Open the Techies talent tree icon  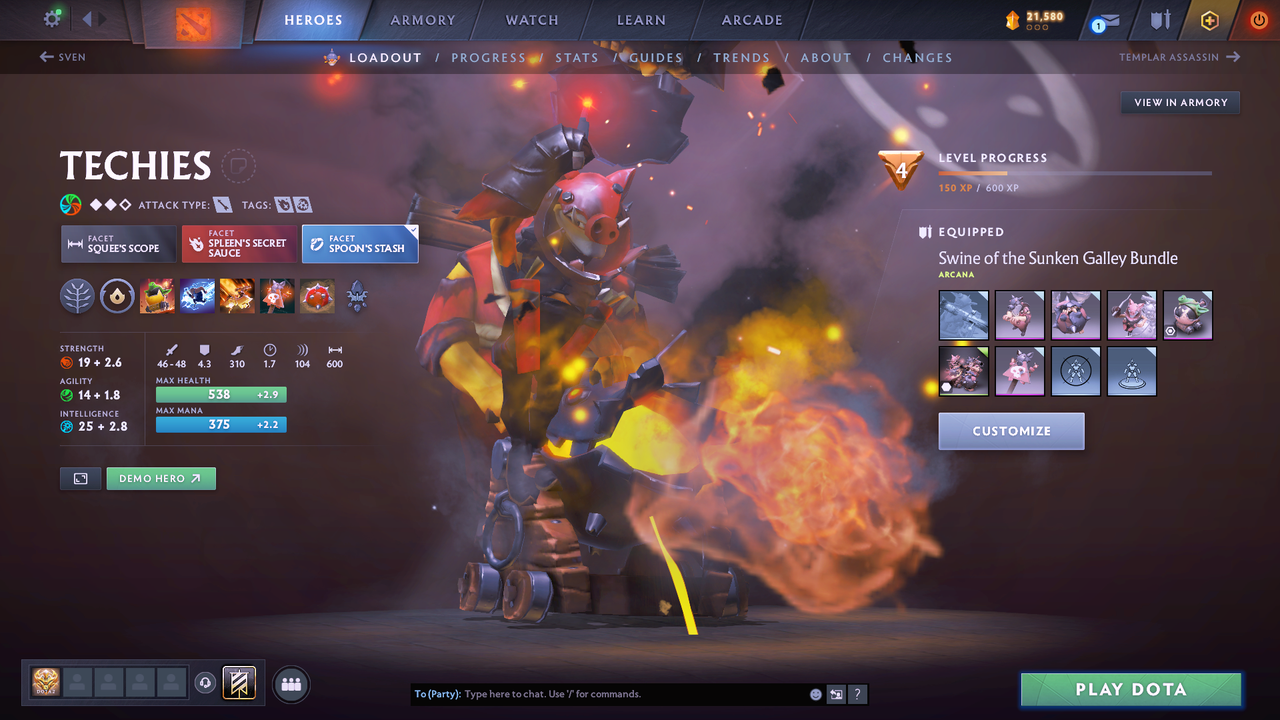[x=77, y=295]
